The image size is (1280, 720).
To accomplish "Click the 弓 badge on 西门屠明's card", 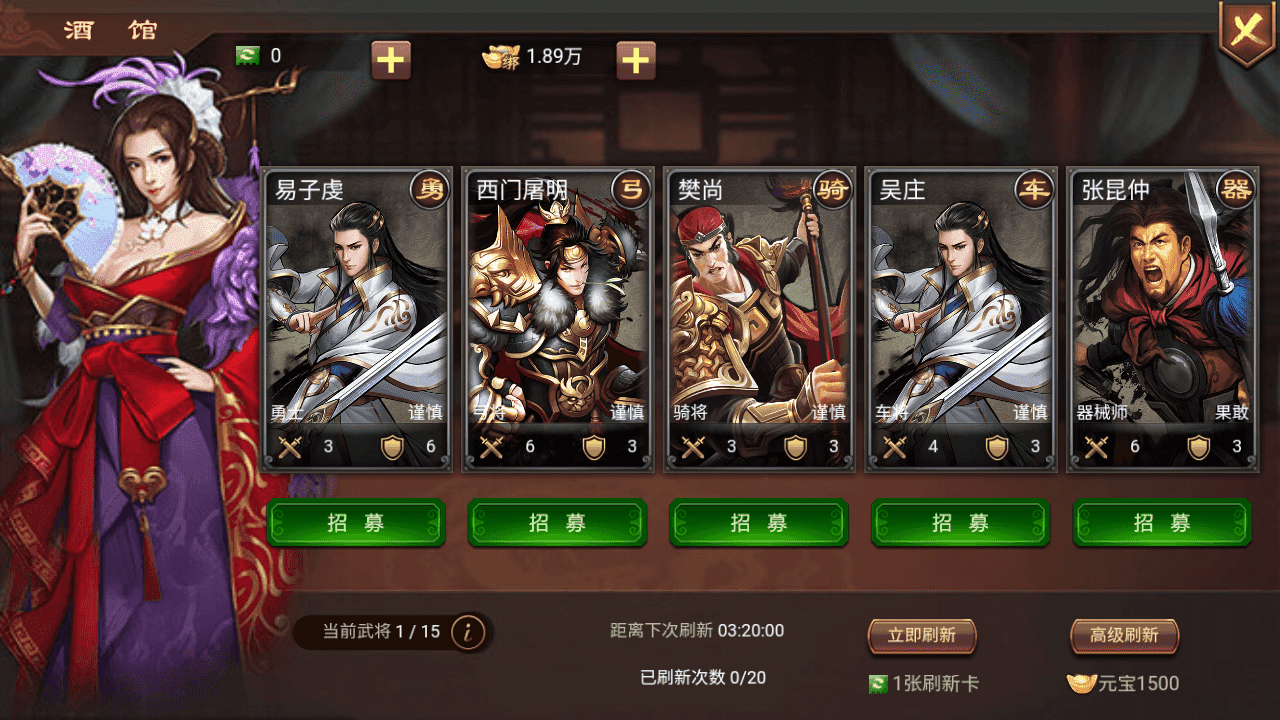I will [633, 188].
